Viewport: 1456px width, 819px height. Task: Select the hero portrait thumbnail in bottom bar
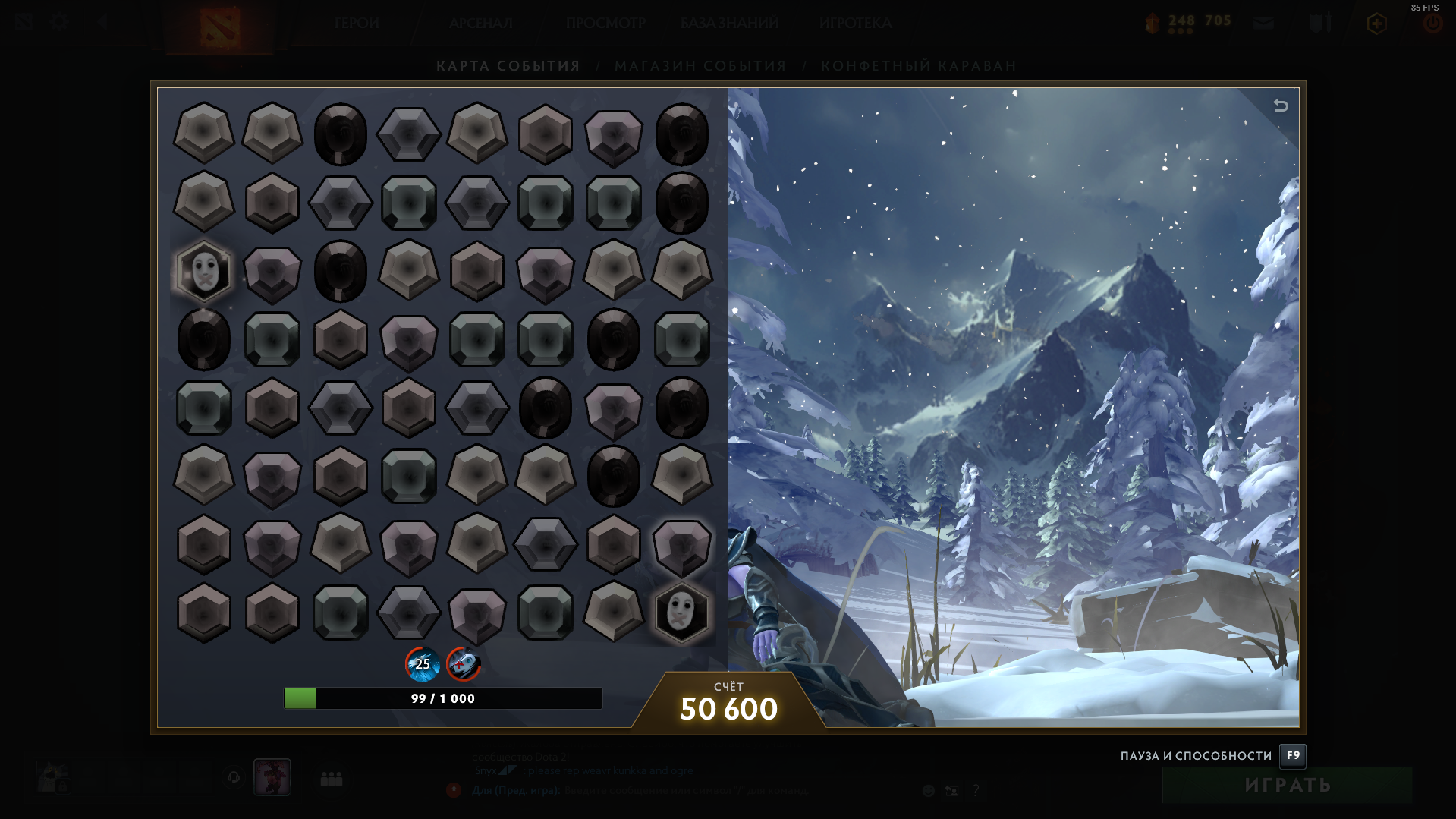[x=272, y=777]
